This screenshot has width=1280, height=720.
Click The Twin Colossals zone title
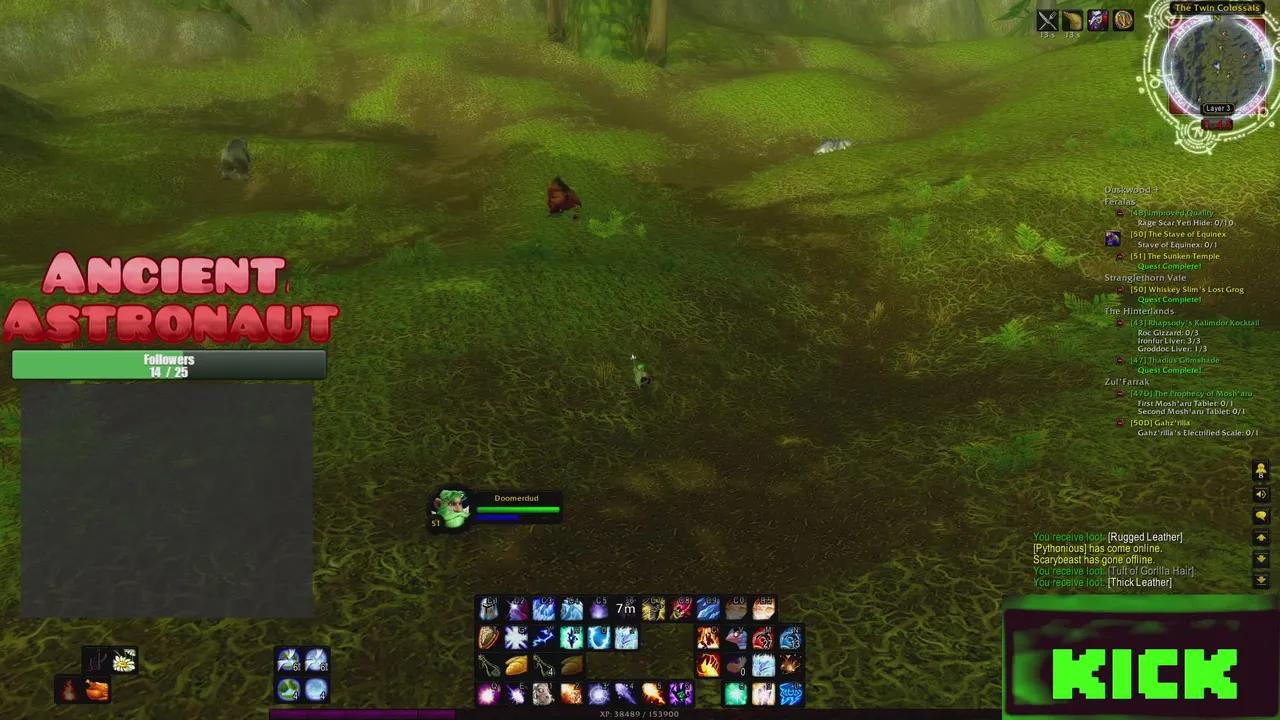click(x=1218, y=8)
